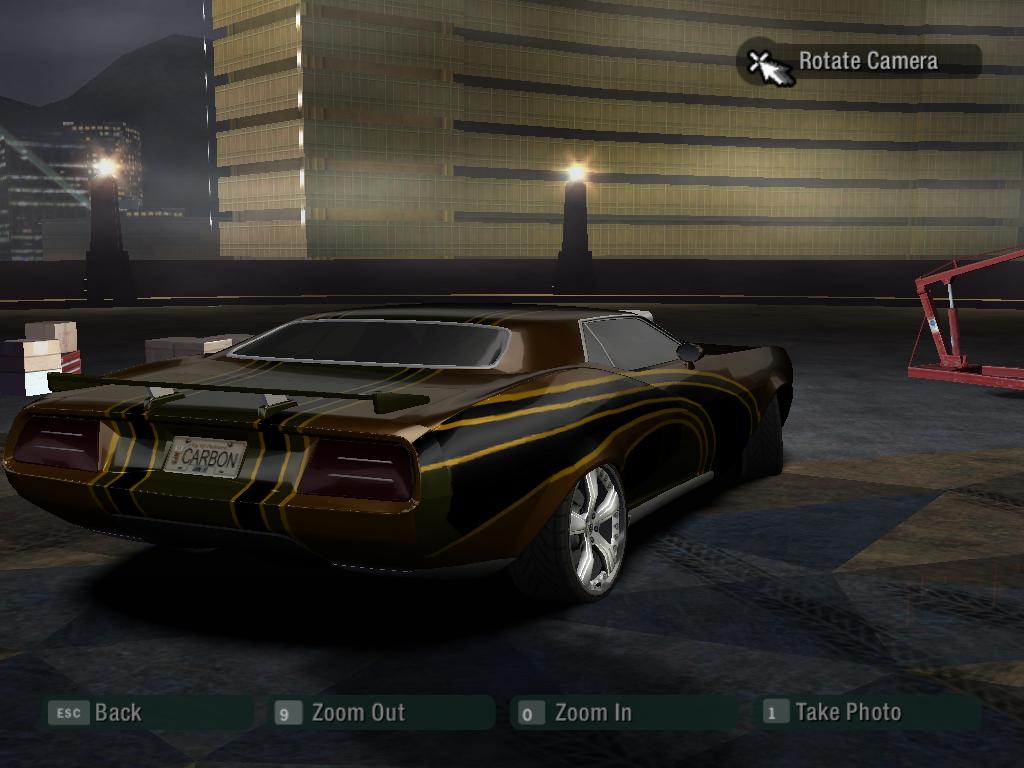
Task: Click the Take Photo button
Action: pos(847,712)
